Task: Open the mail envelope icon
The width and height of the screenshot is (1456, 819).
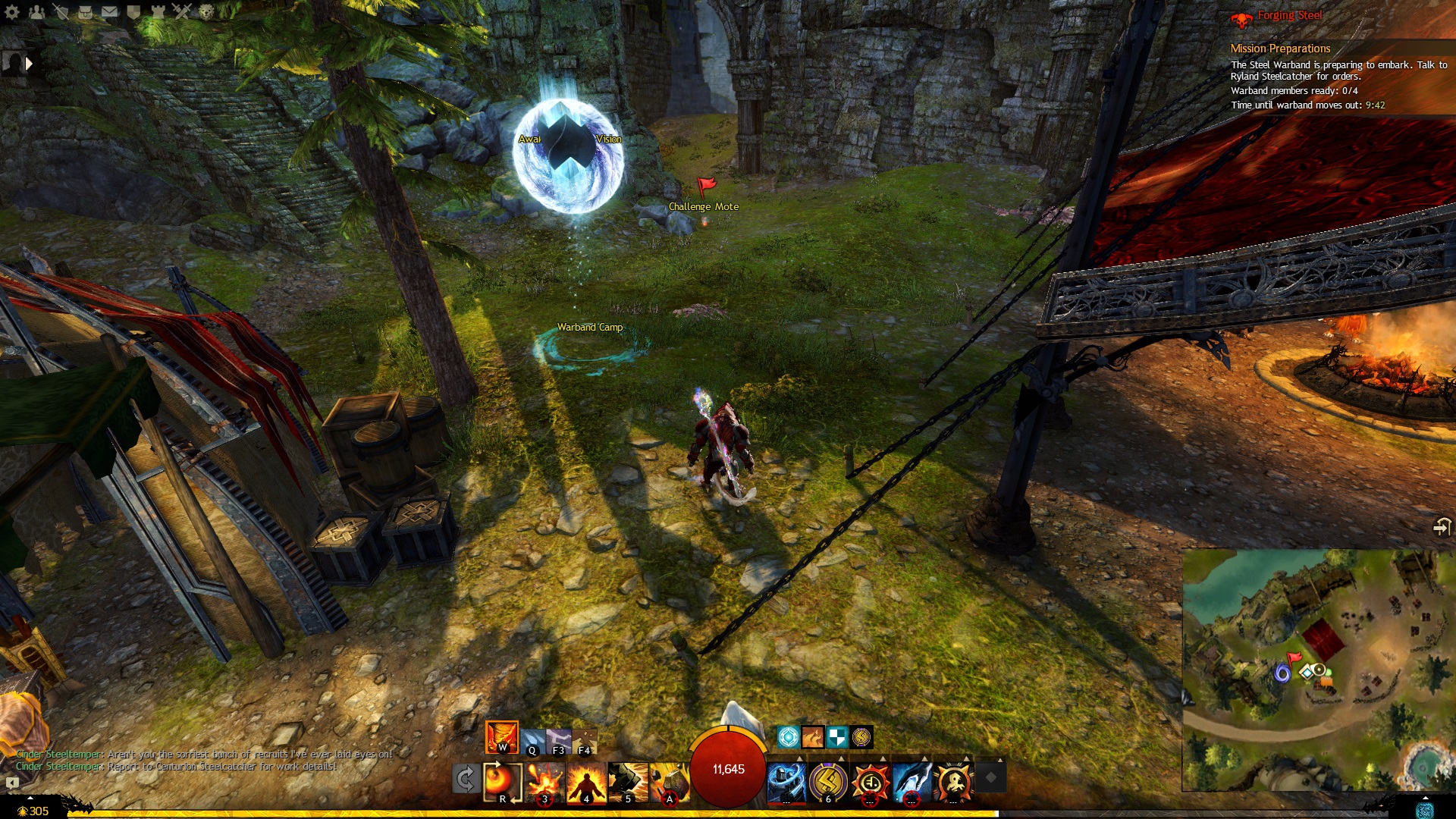Action: point(109,11)
